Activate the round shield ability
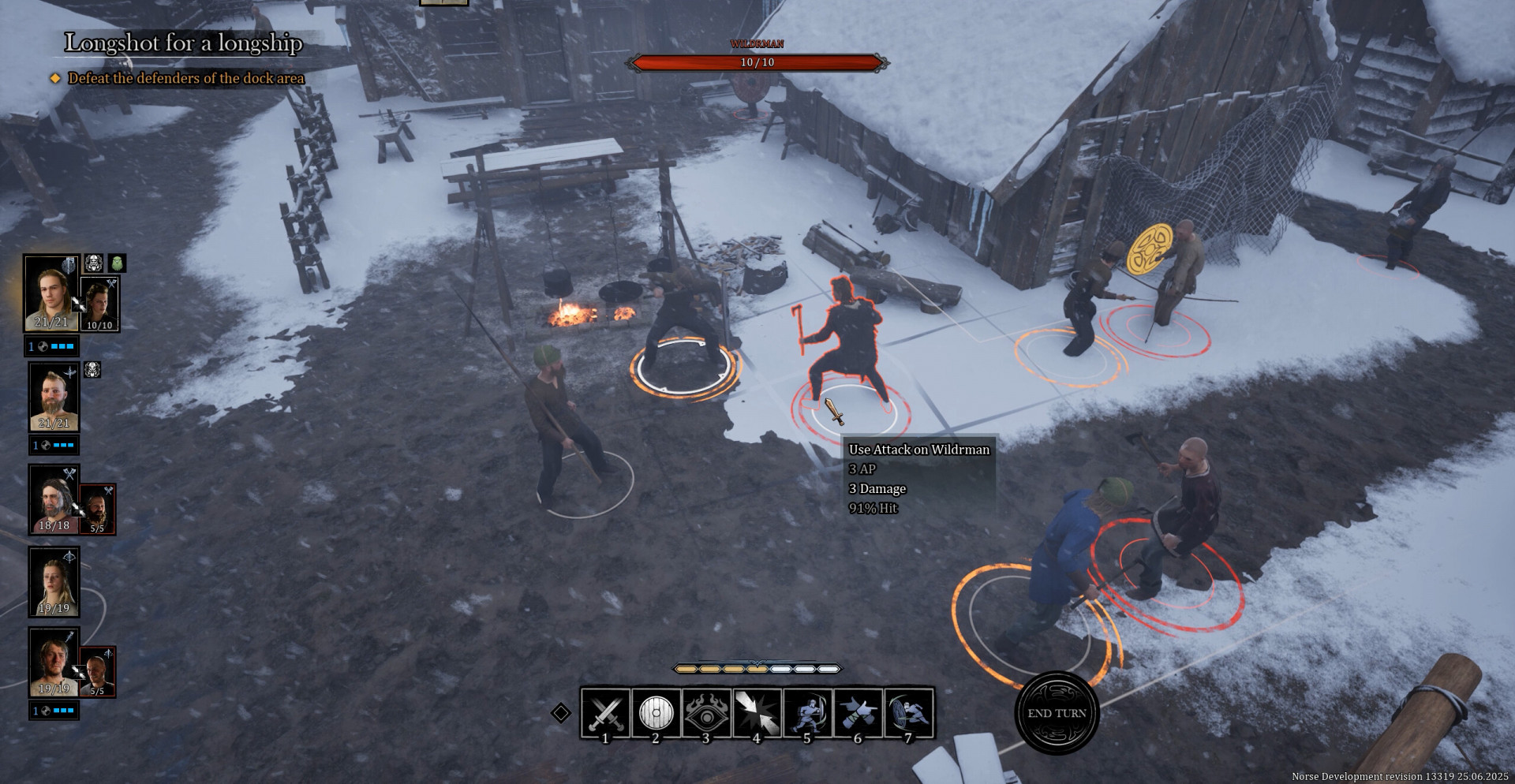 pos(656,712)
